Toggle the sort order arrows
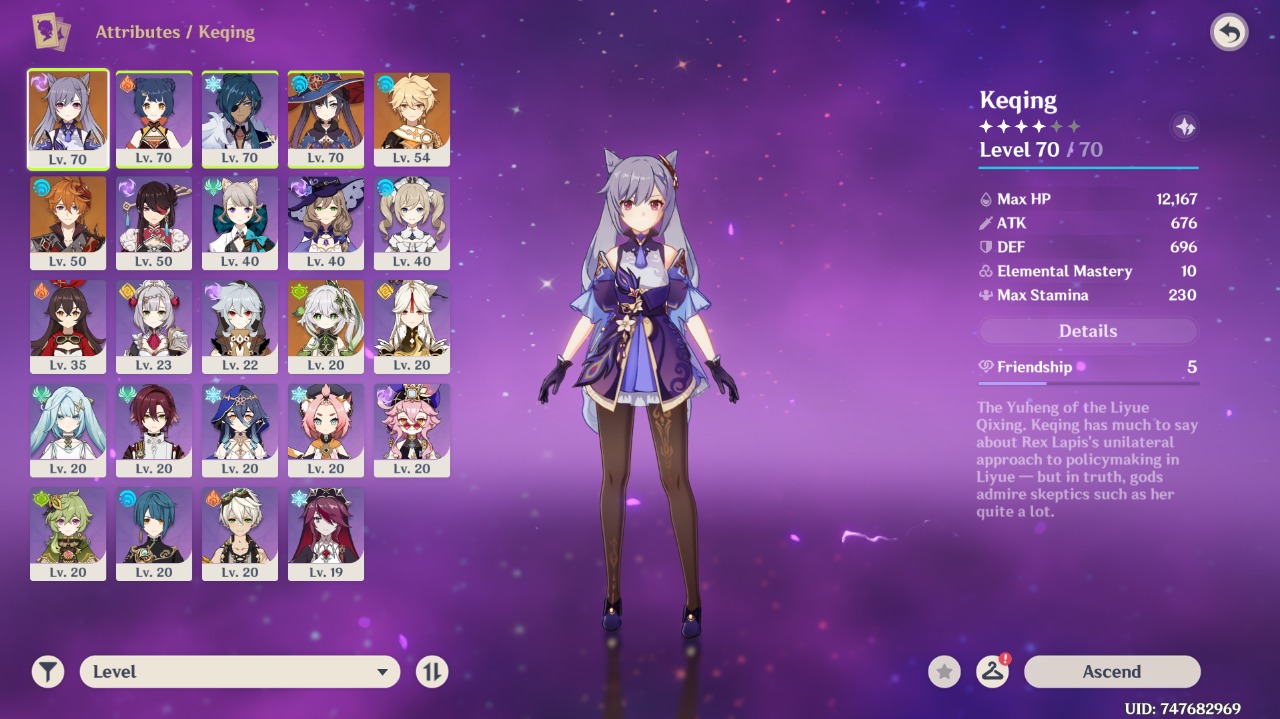 click(432, 672)
